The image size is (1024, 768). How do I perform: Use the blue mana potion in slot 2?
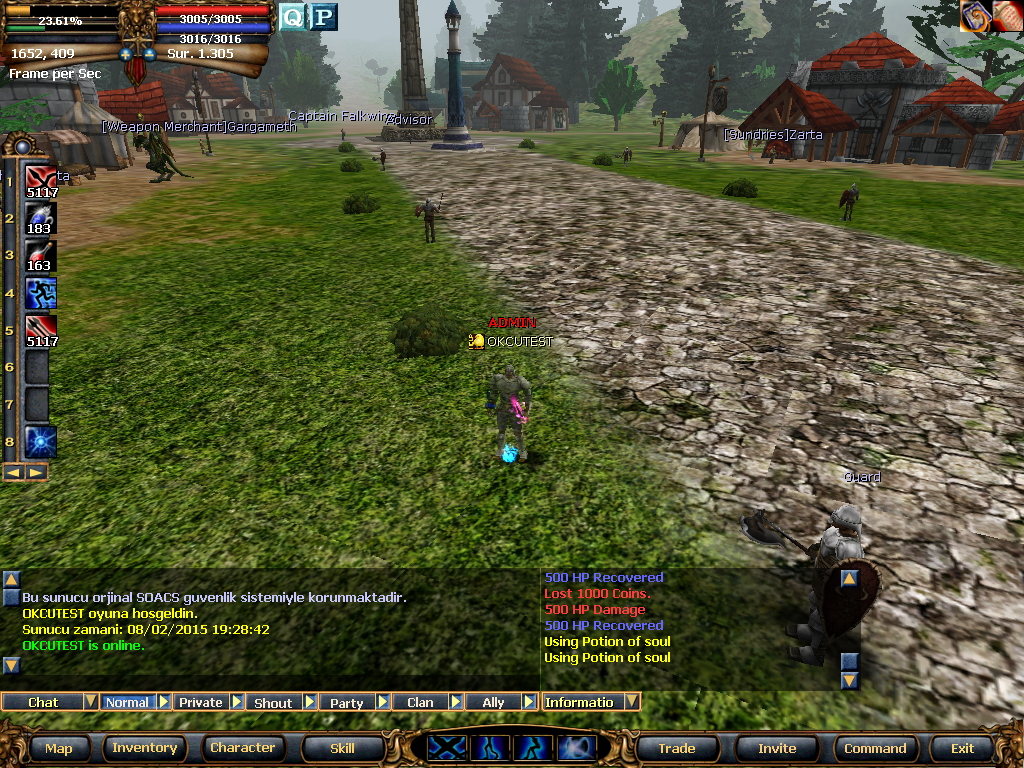click(x=40, y=219)
